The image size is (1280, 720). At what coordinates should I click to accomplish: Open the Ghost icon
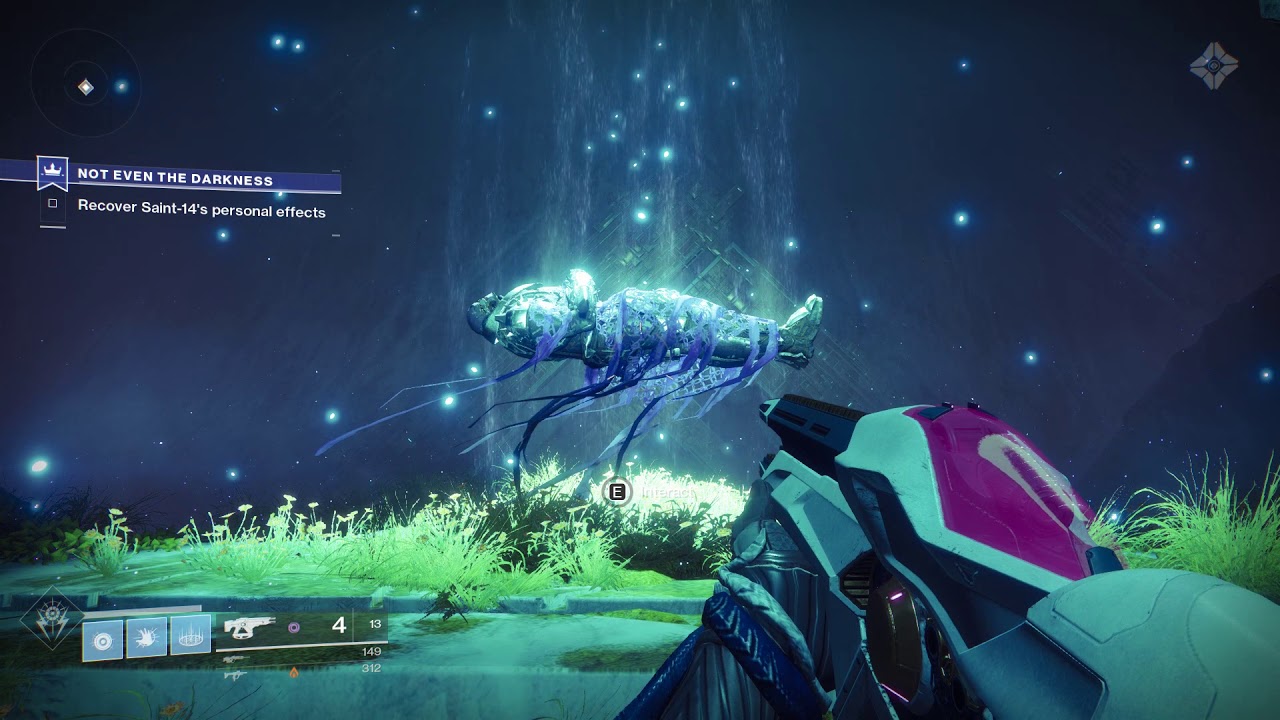pos(1214,66)
